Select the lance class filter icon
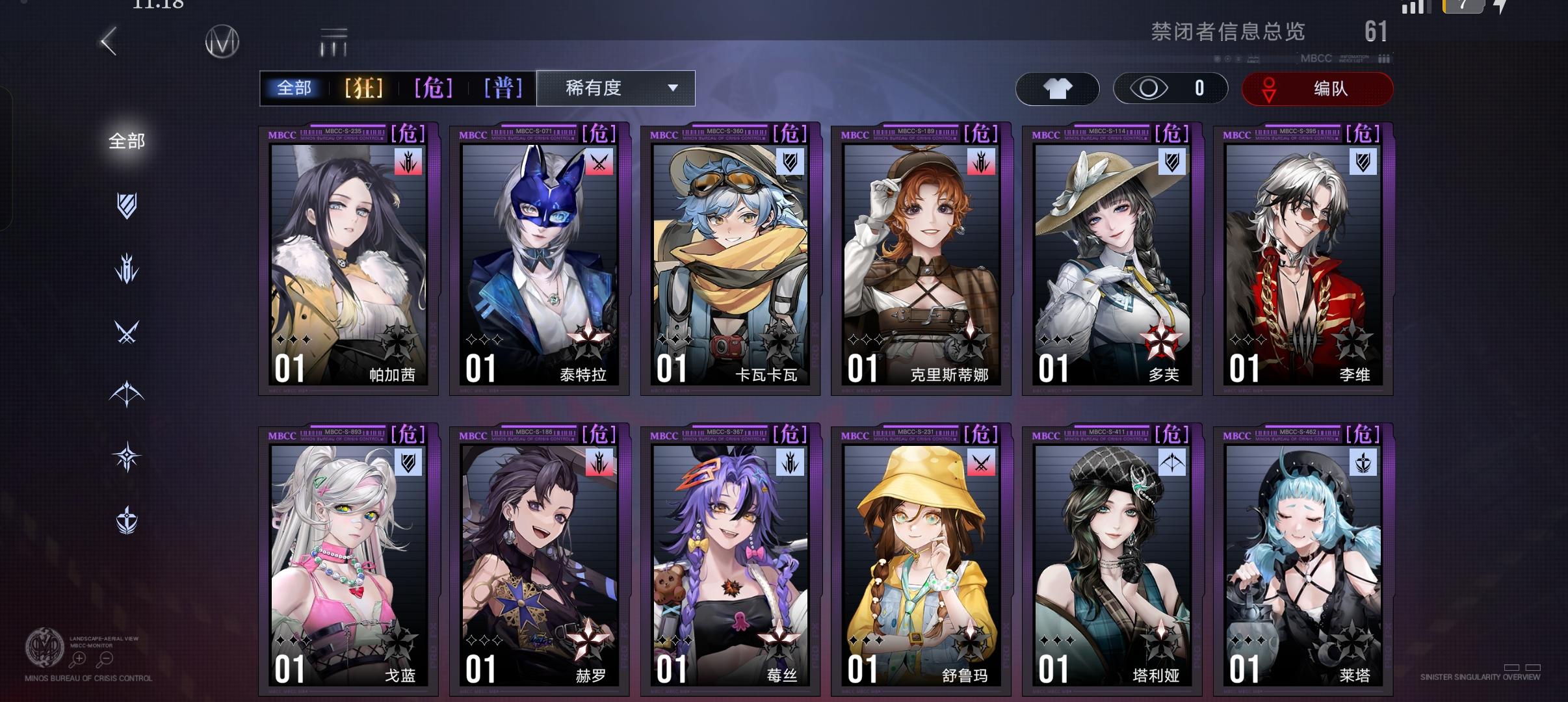This screenshot has width=1568, height=702. click(x=127, y=266)
